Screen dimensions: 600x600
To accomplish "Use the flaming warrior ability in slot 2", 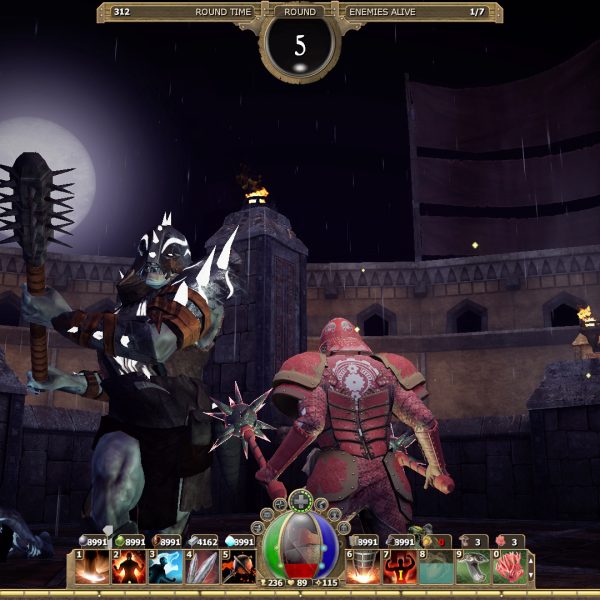I will pyautogui.click(x=129, y=567).
